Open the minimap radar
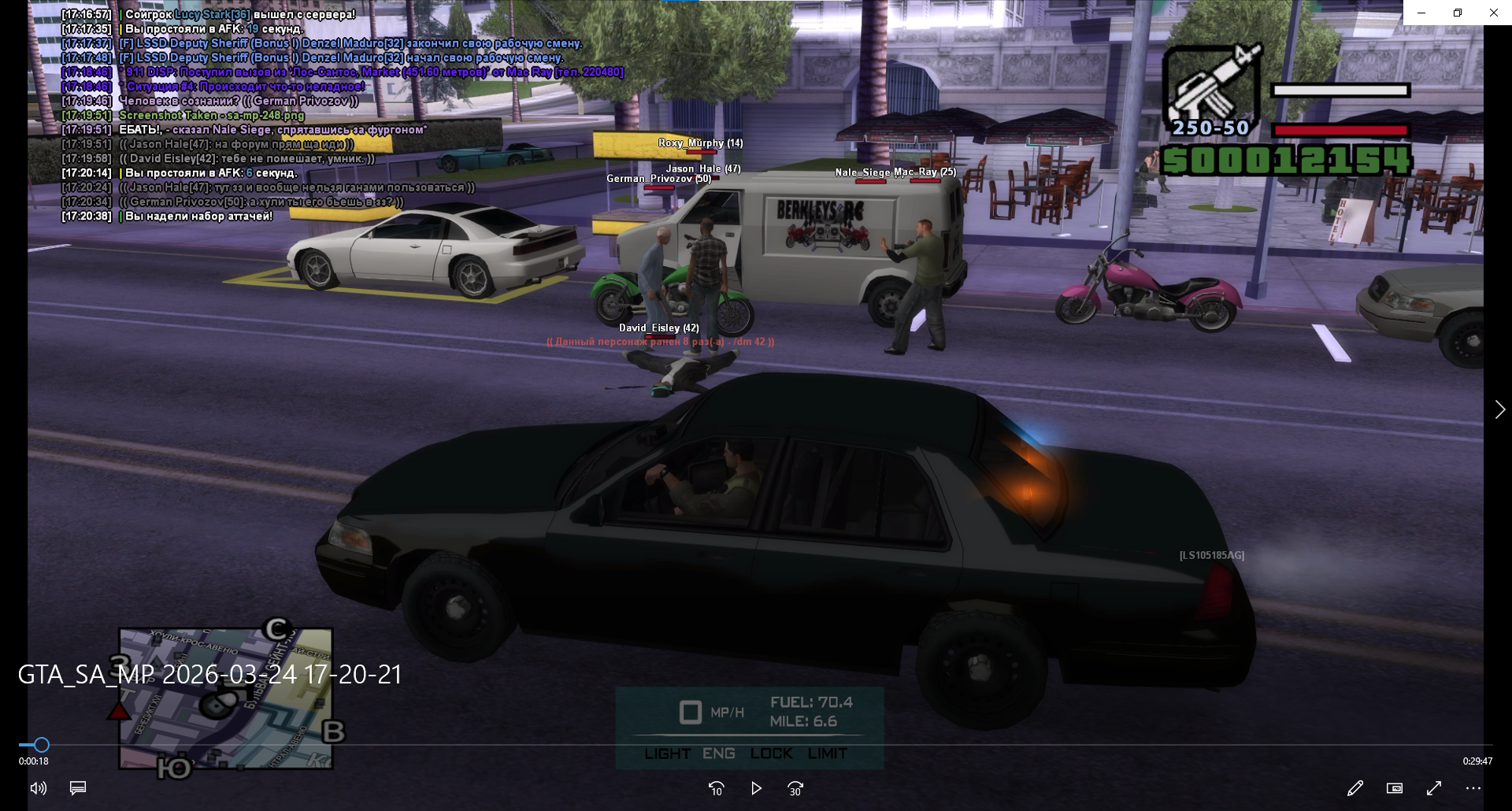This screenshot has height=811, width=1512. click(226, 698)
